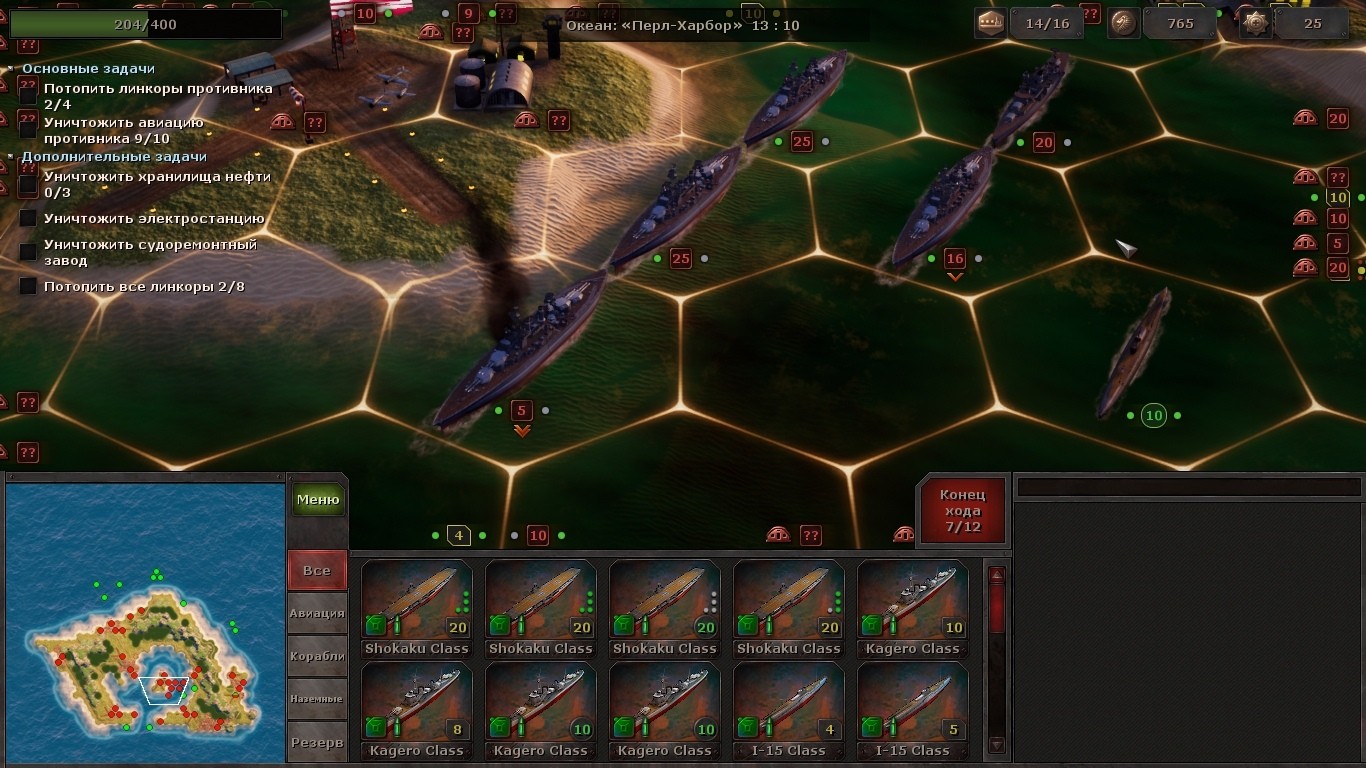Collapse the Основные задачи objectives section
The width and height of the screenshot is (1366, 768).
pos(12,69)
